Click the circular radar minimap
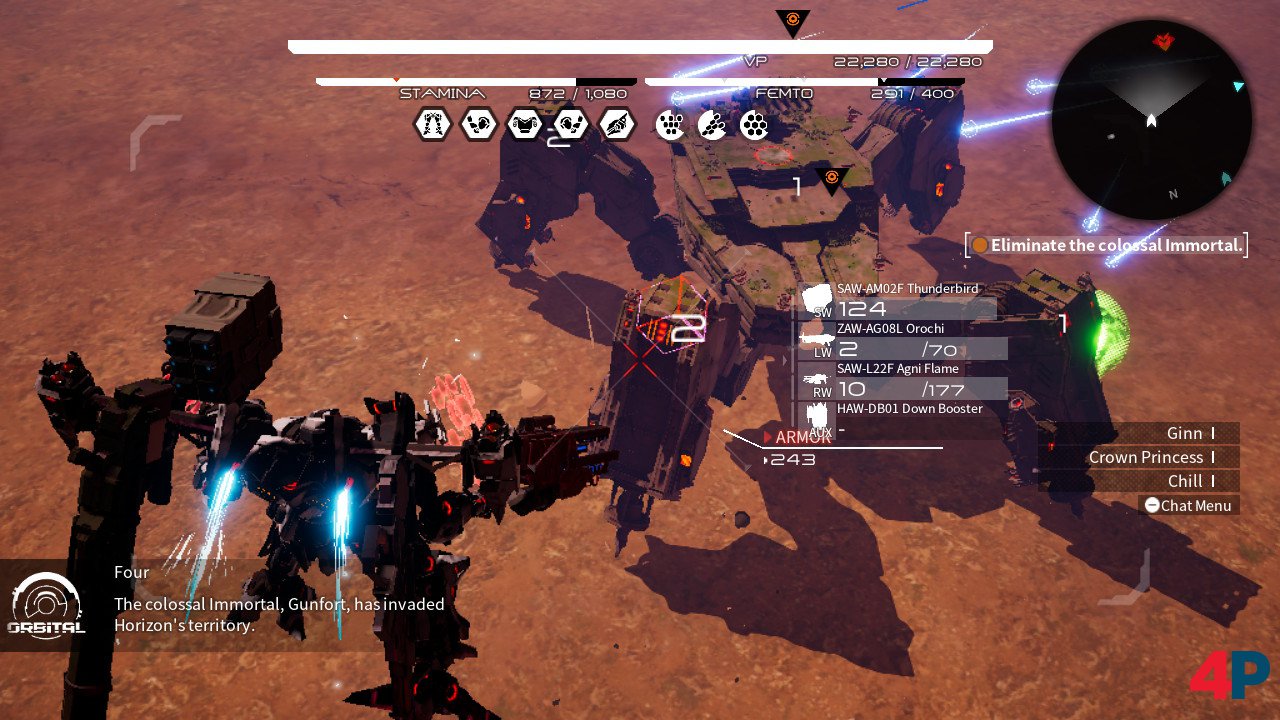 pos(1151,120)
